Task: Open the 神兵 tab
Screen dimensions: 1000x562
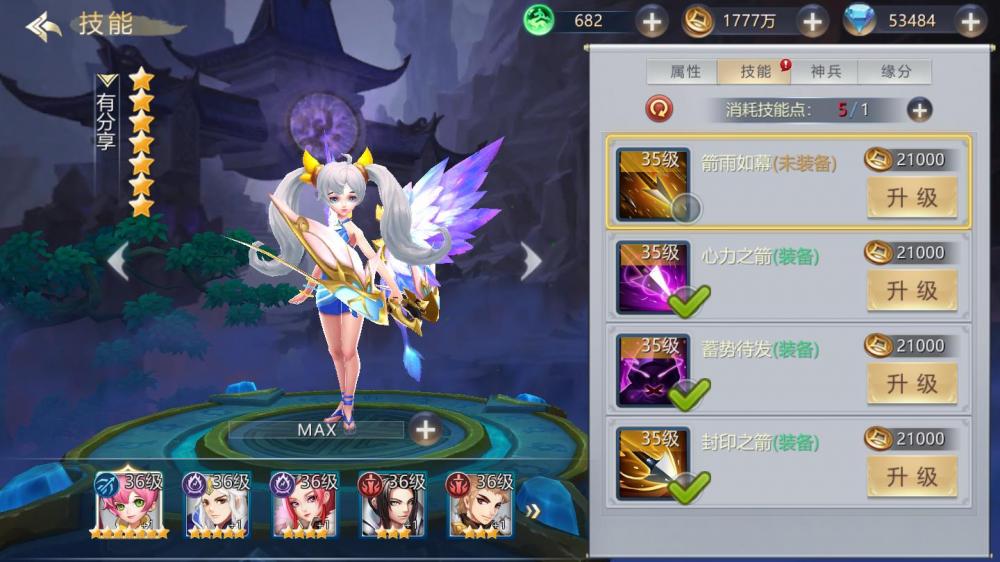Action: (826, 72)
